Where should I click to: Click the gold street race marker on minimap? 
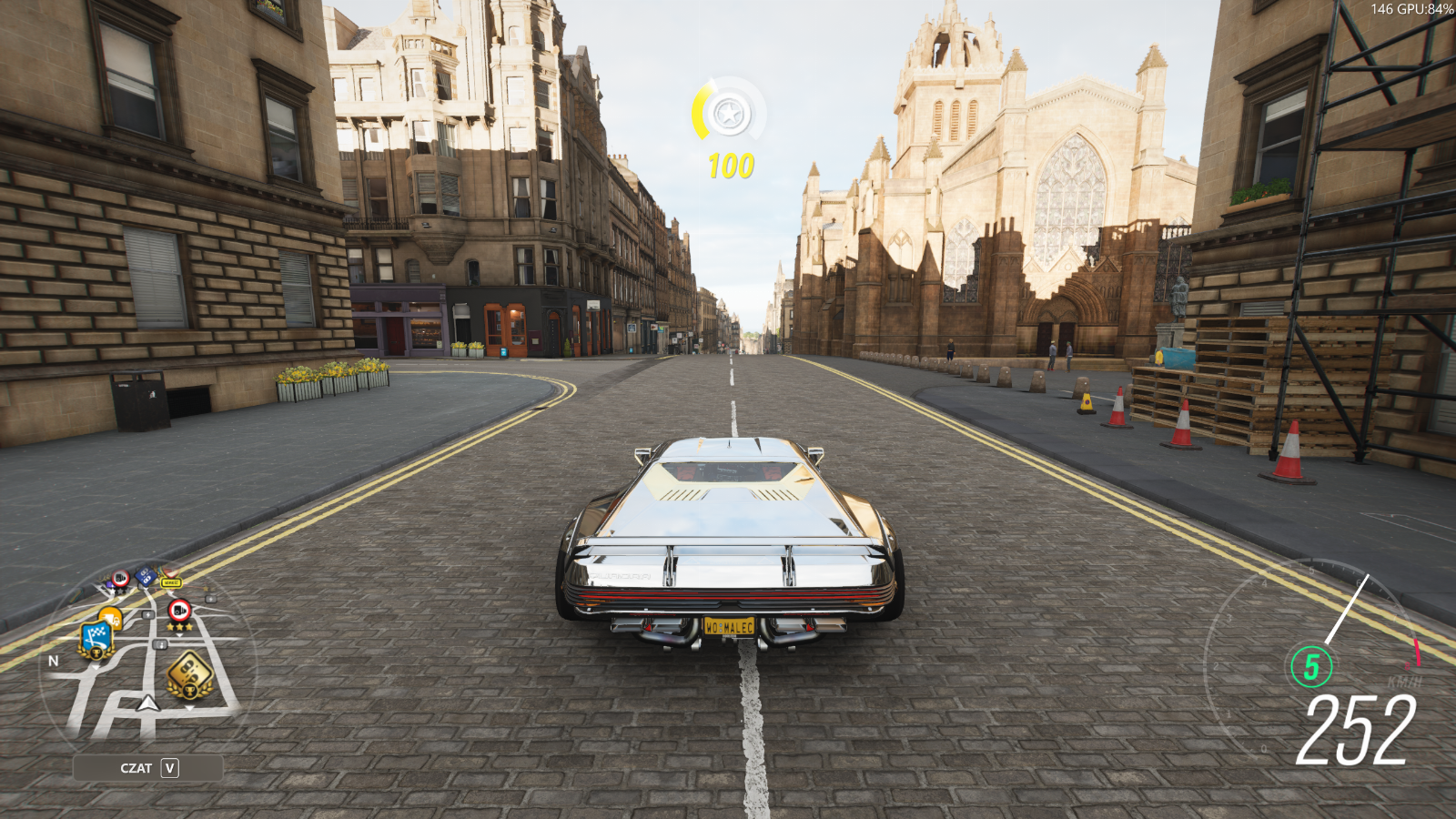pyautogui.click(x=189, y=674)
